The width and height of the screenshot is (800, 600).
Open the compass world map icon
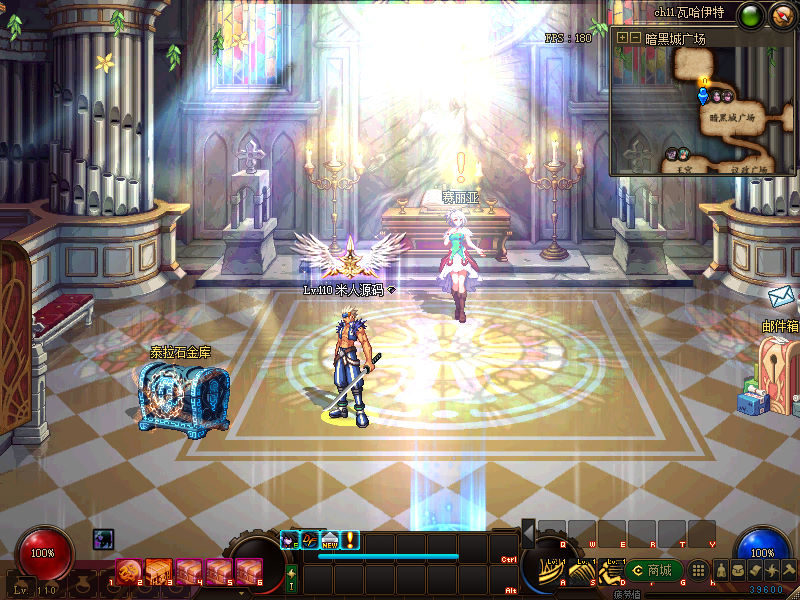[x=781, y=15]
